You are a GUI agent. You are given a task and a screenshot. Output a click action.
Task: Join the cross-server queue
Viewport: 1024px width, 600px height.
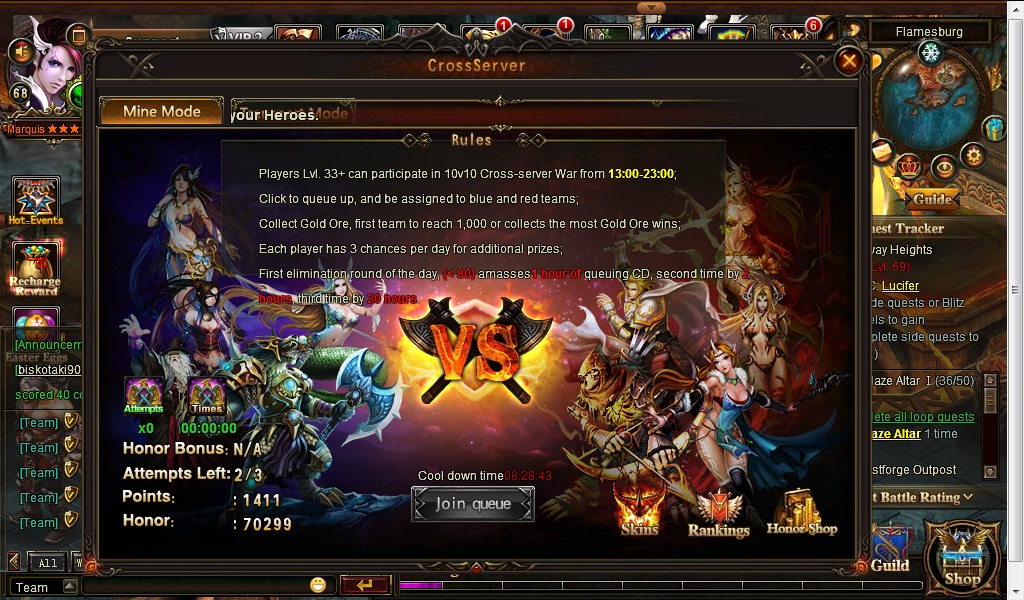click(x=473, y=504)
